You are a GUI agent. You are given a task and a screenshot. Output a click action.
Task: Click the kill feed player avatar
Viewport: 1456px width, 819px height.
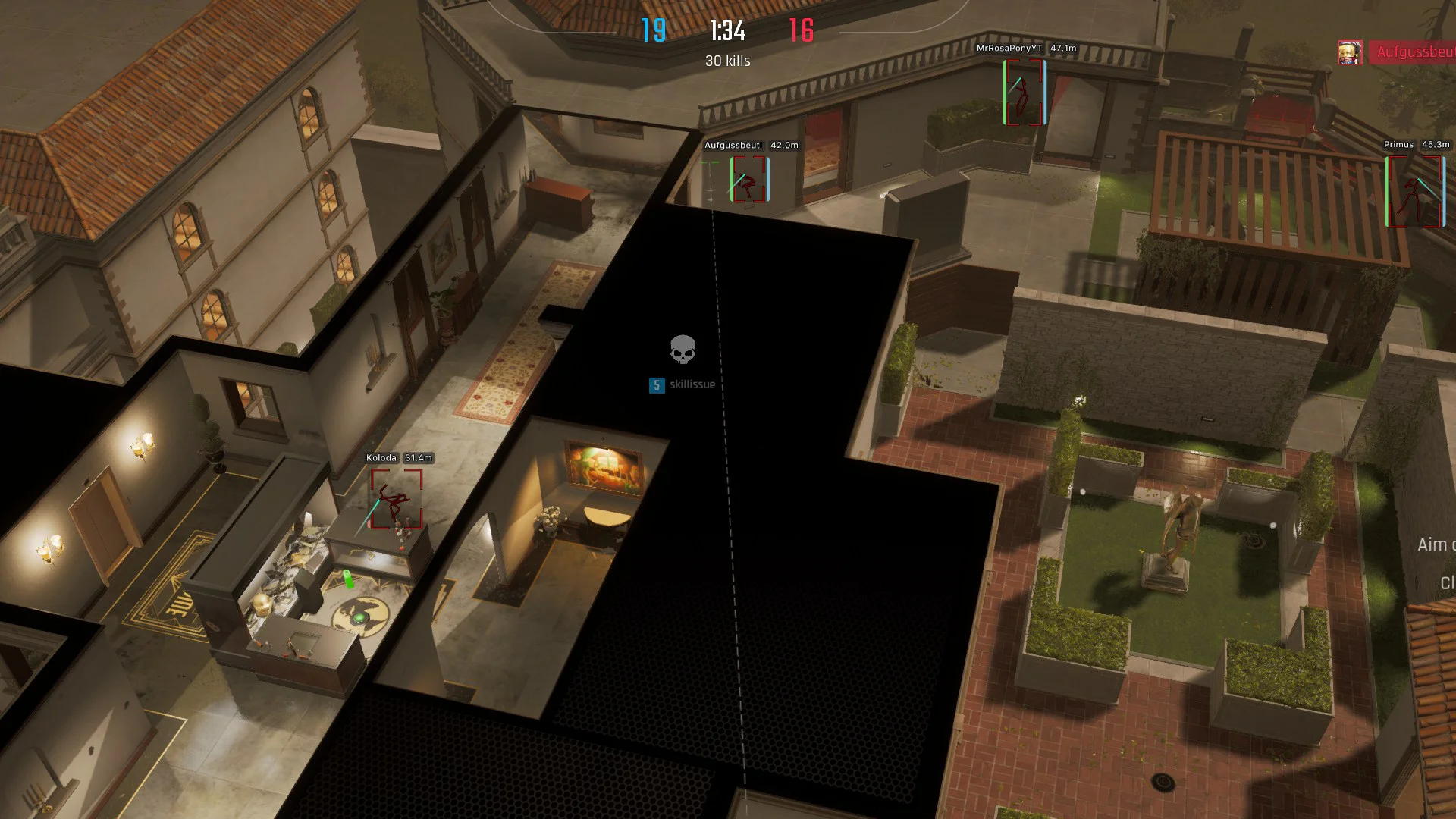pyautogui.click(x=1350, y=52)
